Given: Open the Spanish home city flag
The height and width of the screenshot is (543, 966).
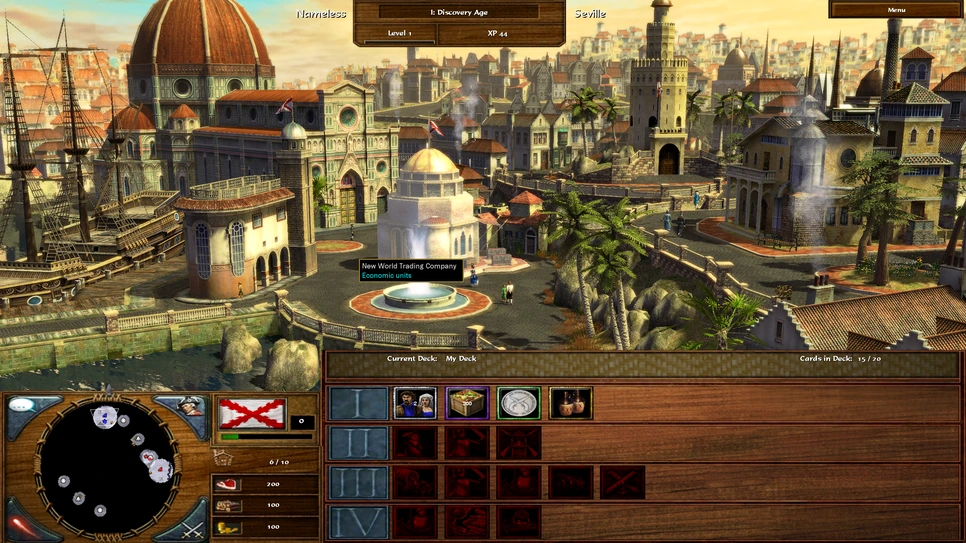Looking at the screenshot, I should point(252,413).
